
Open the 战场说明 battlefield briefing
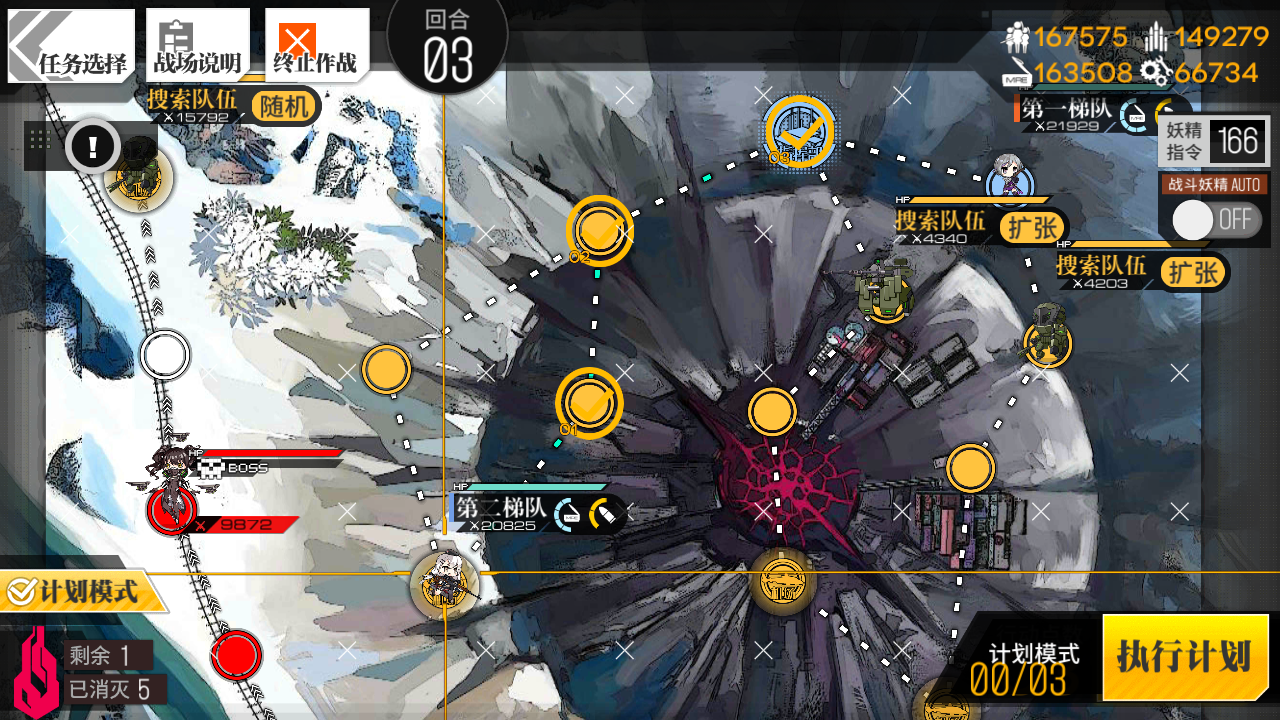pos(197,46)
